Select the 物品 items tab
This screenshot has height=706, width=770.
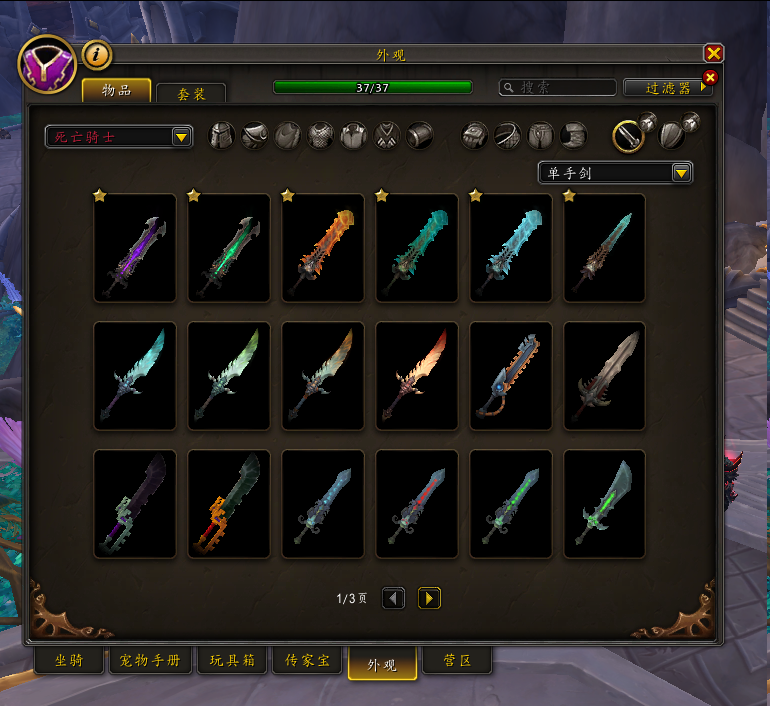(116, 90)
